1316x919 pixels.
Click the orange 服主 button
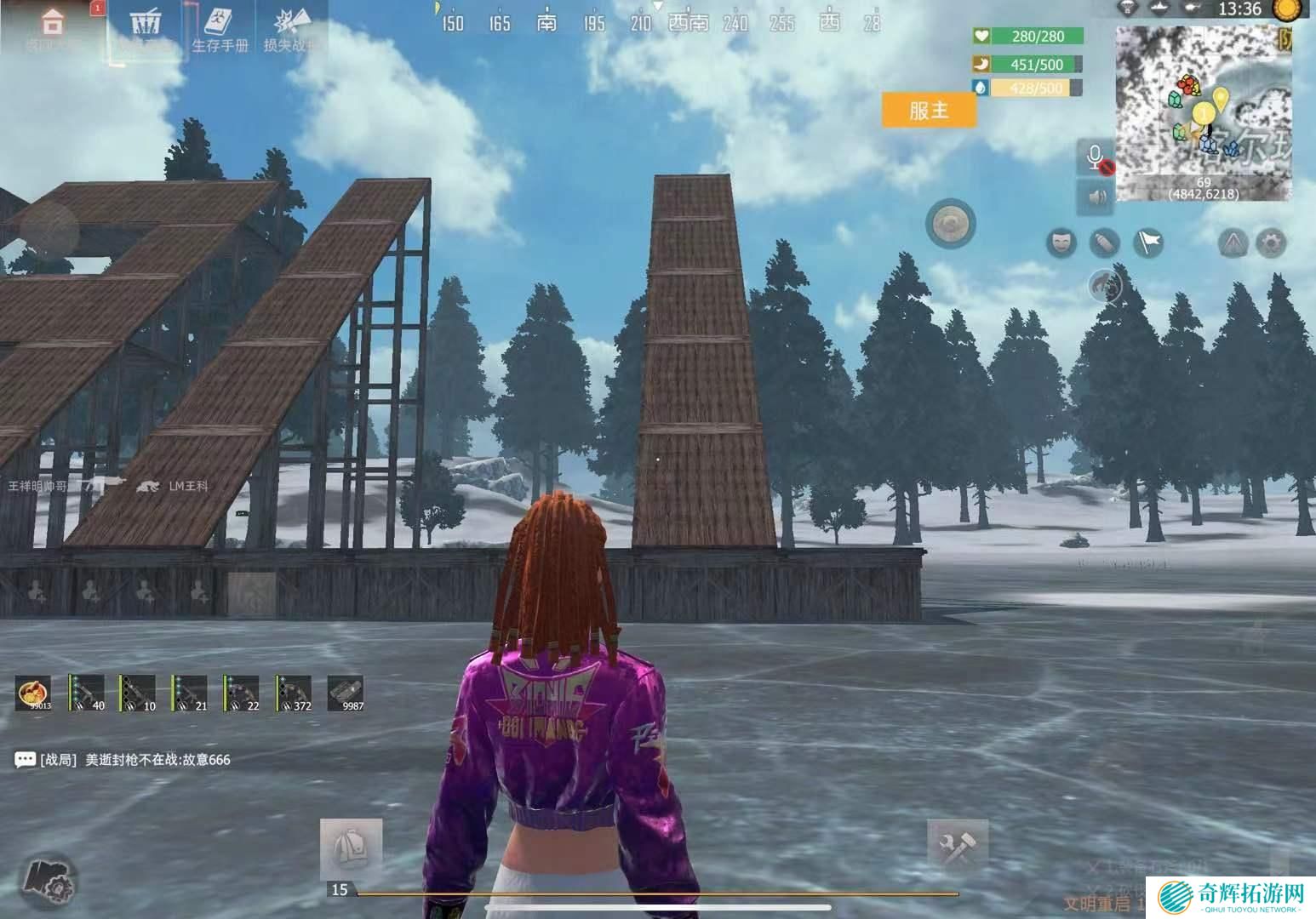pyautogui.click(x=929, y=111)
